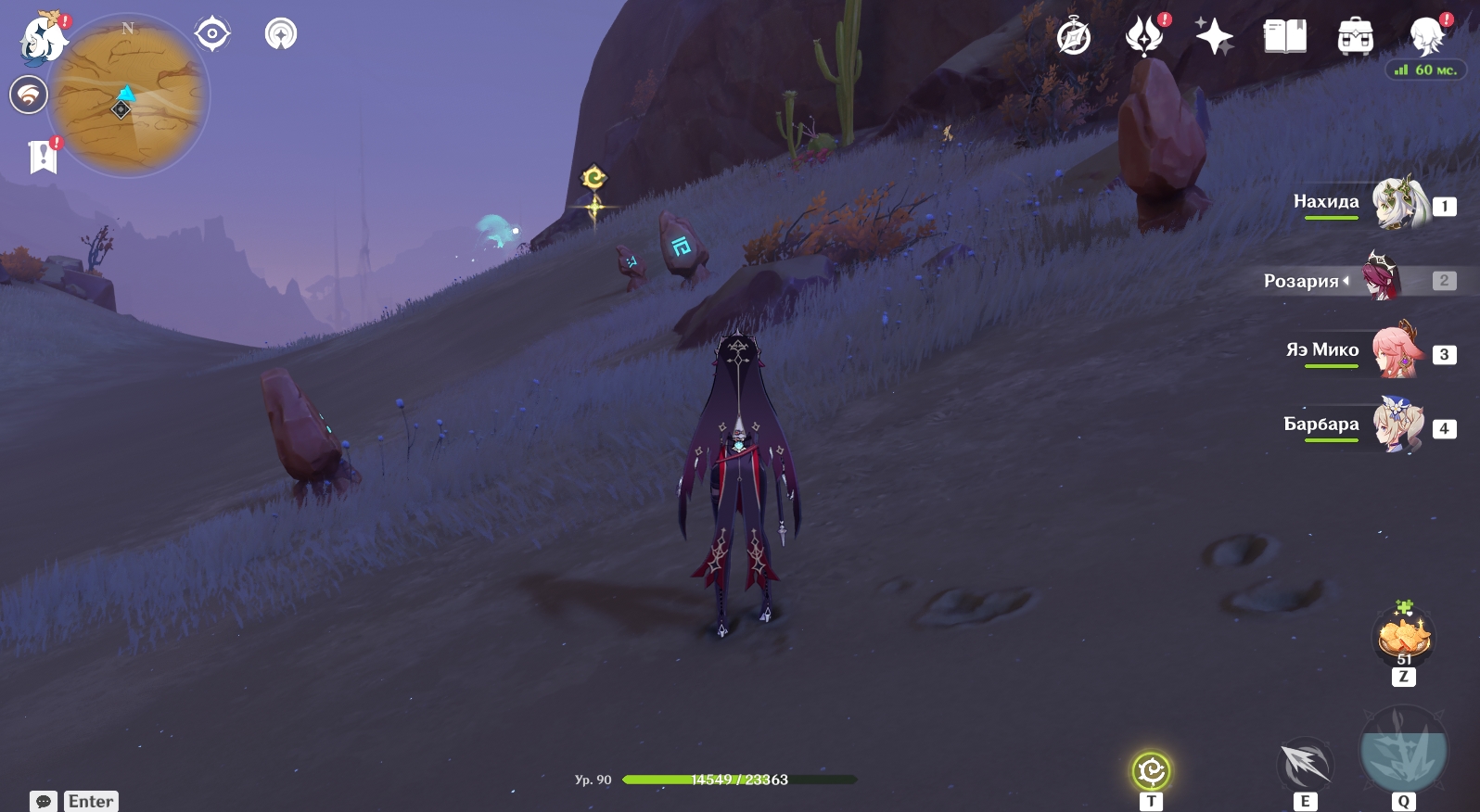Select the active character Розария
The image size is (1480, 812).
click(1382, 278)
